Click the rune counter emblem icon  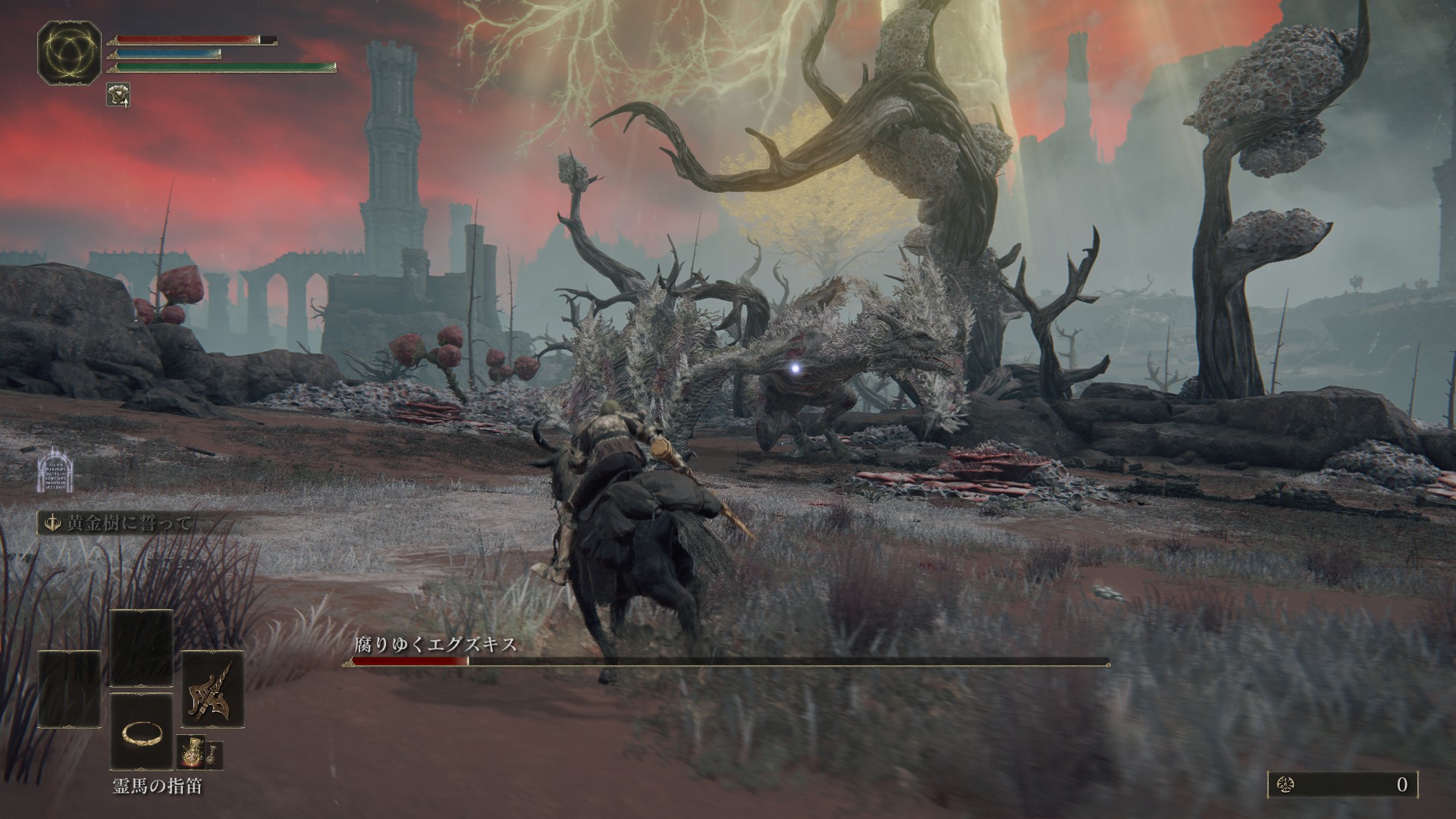[x=1287, y=785]
